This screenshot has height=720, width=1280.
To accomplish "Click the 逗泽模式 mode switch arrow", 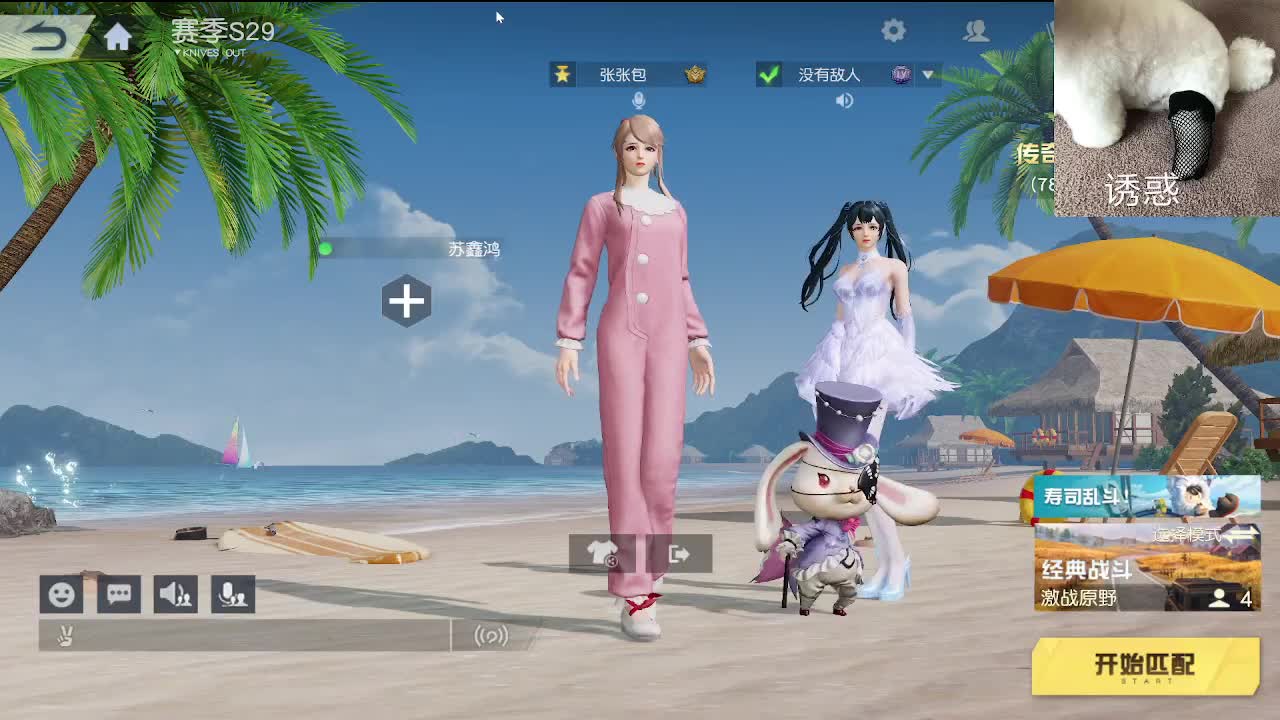I will pyautogui.click(x=1243, y=535).
